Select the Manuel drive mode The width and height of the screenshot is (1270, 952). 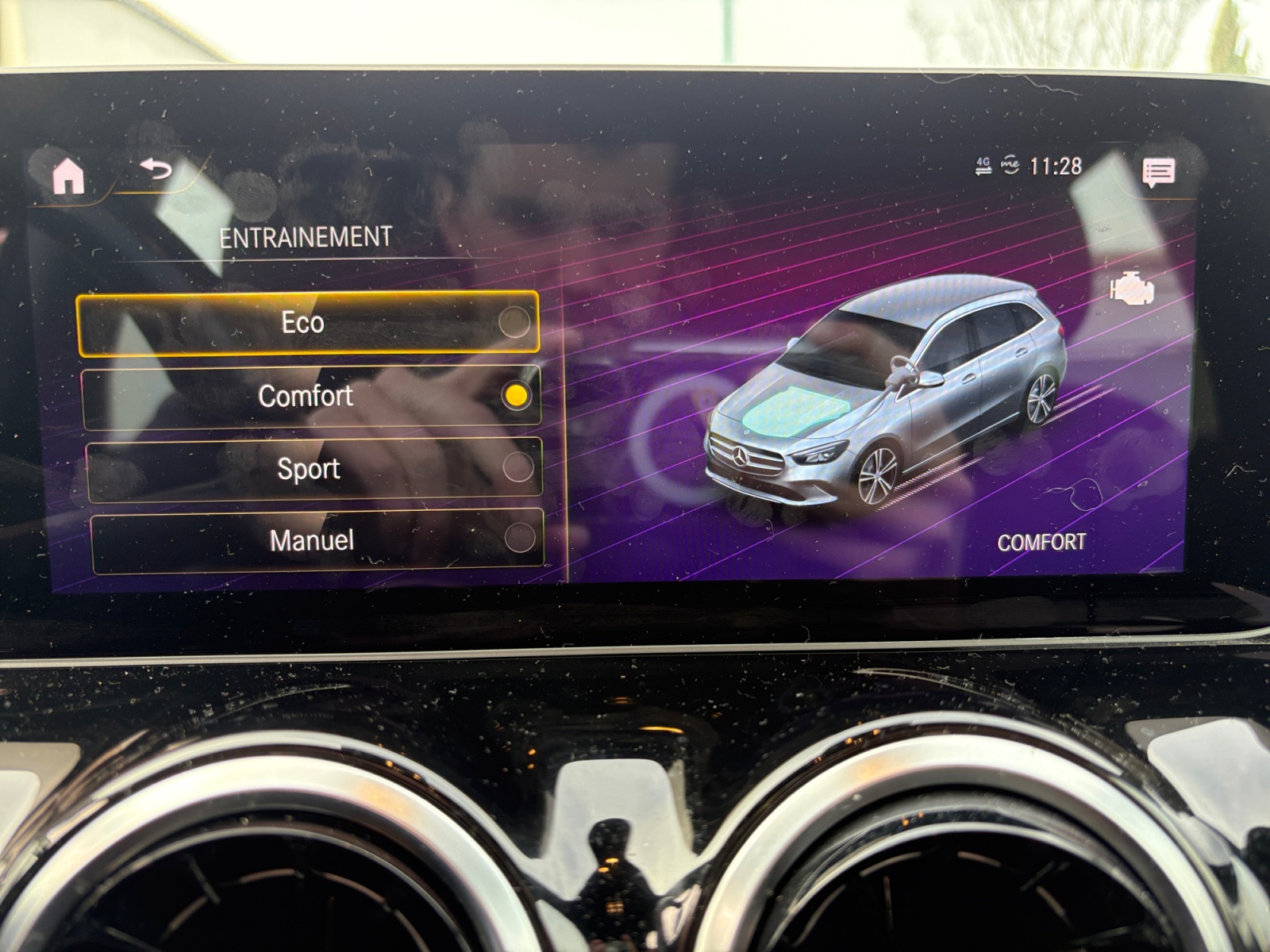click(x=317, y=541)
